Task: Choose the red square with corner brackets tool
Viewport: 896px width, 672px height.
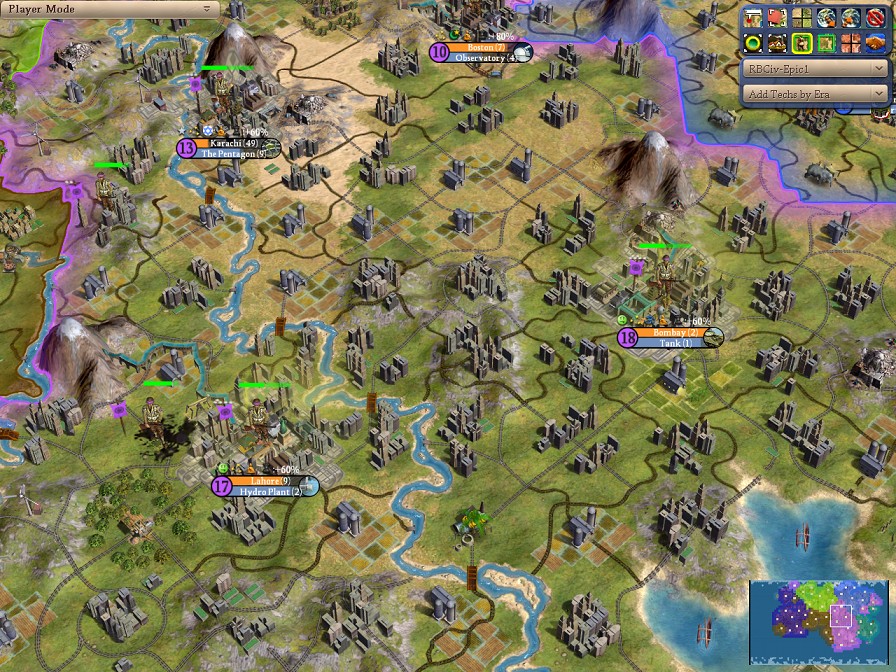Action: point(777,18)
